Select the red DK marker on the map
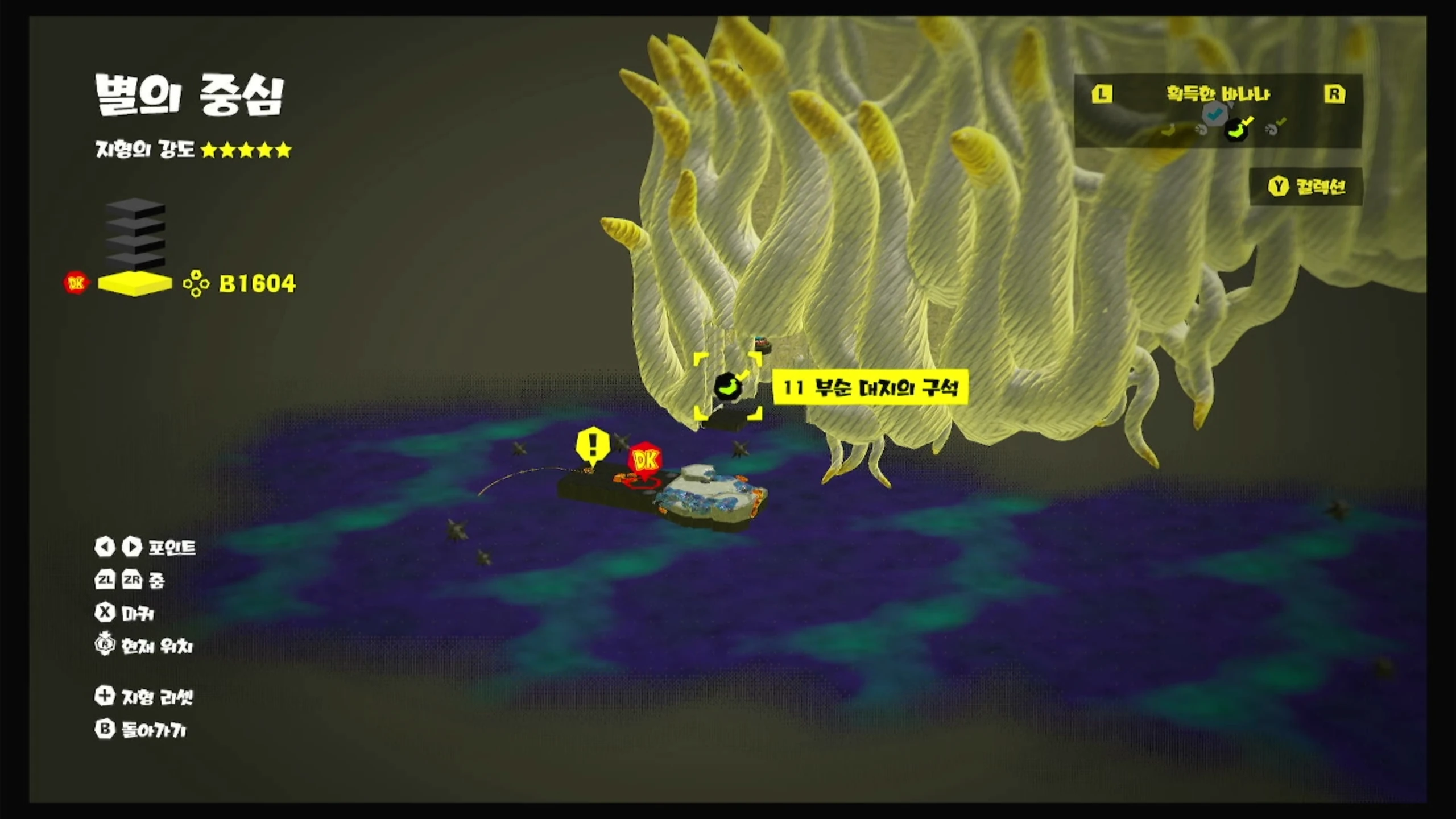Viewport: 1456px width, 819px height. click(644, 460)
